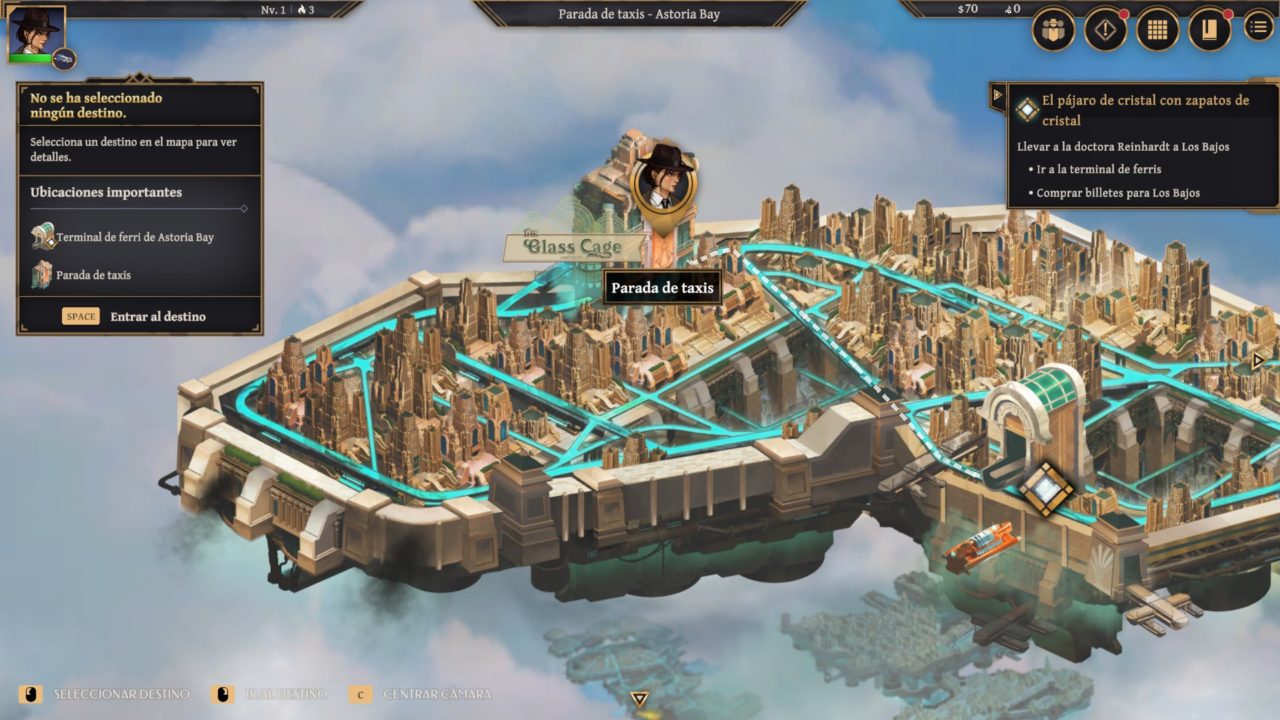1280x720 pixels.
Task: Click the player portrait in the corner
Action: [36, 32]
